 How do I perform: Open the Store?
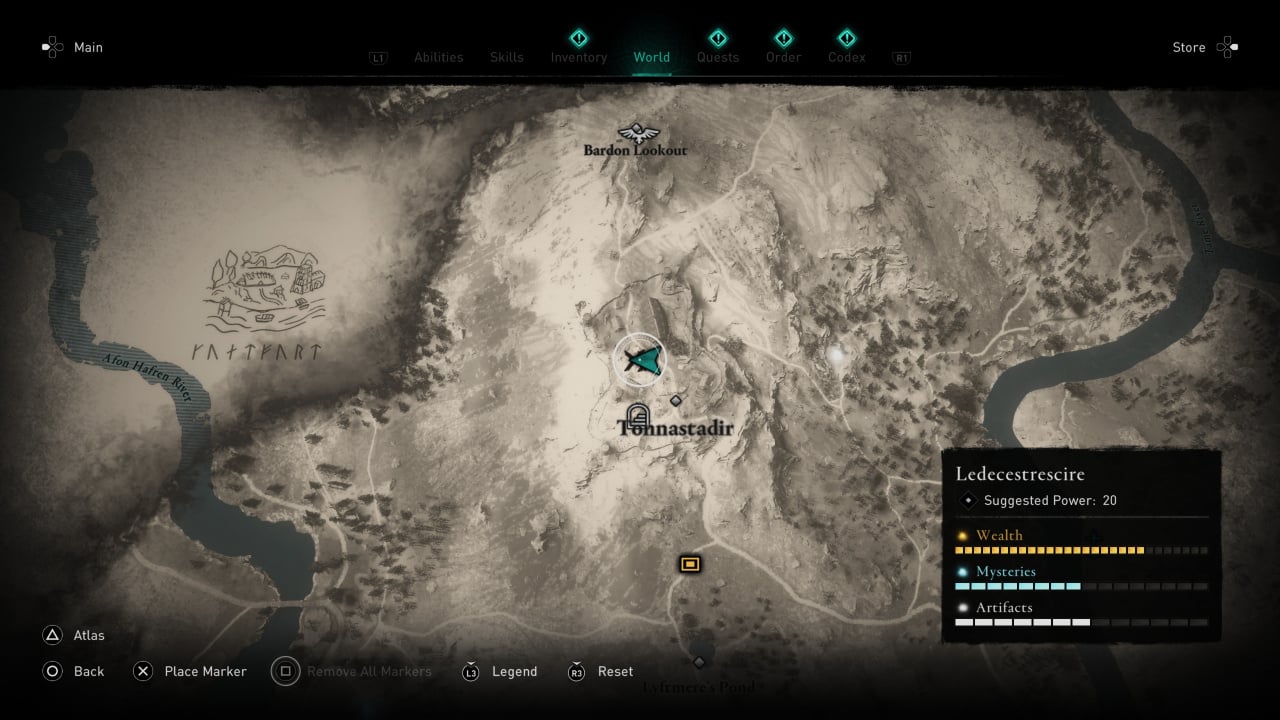(x=1189, y=47)
